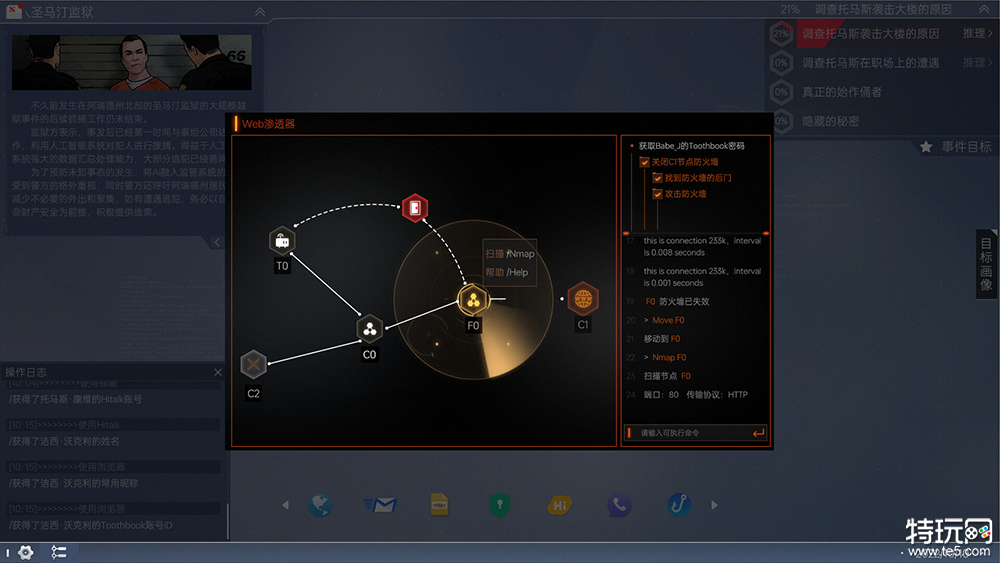Collapse the 圣马汀监狱 news panel
The height and width of the screenshot is (563, 1000).
[260, 12]
